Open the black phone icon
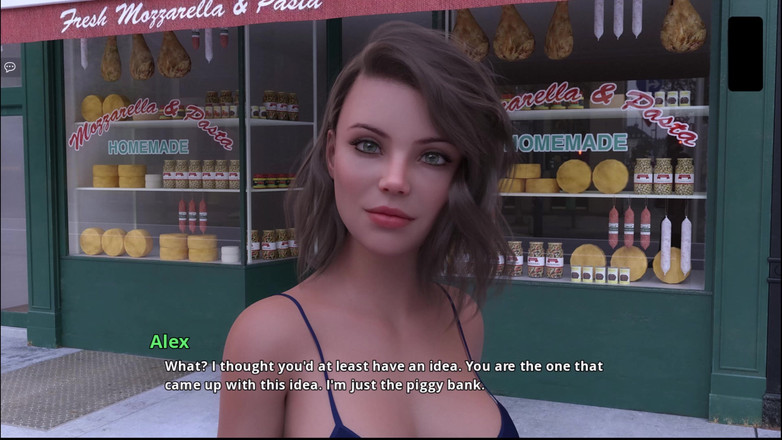This screenshot has width=782, height=440. [745, 53]
